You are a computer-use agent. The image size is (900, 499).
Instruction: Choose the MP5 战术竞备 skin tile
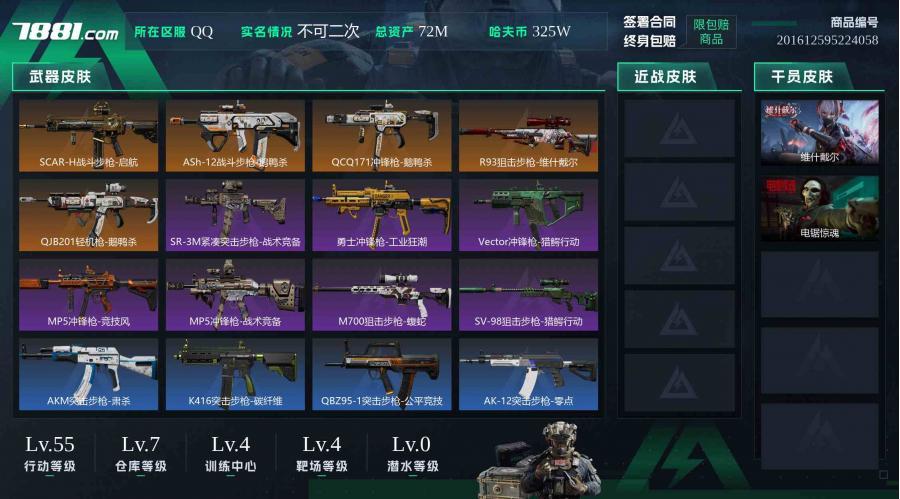click(x=235, y=295)
